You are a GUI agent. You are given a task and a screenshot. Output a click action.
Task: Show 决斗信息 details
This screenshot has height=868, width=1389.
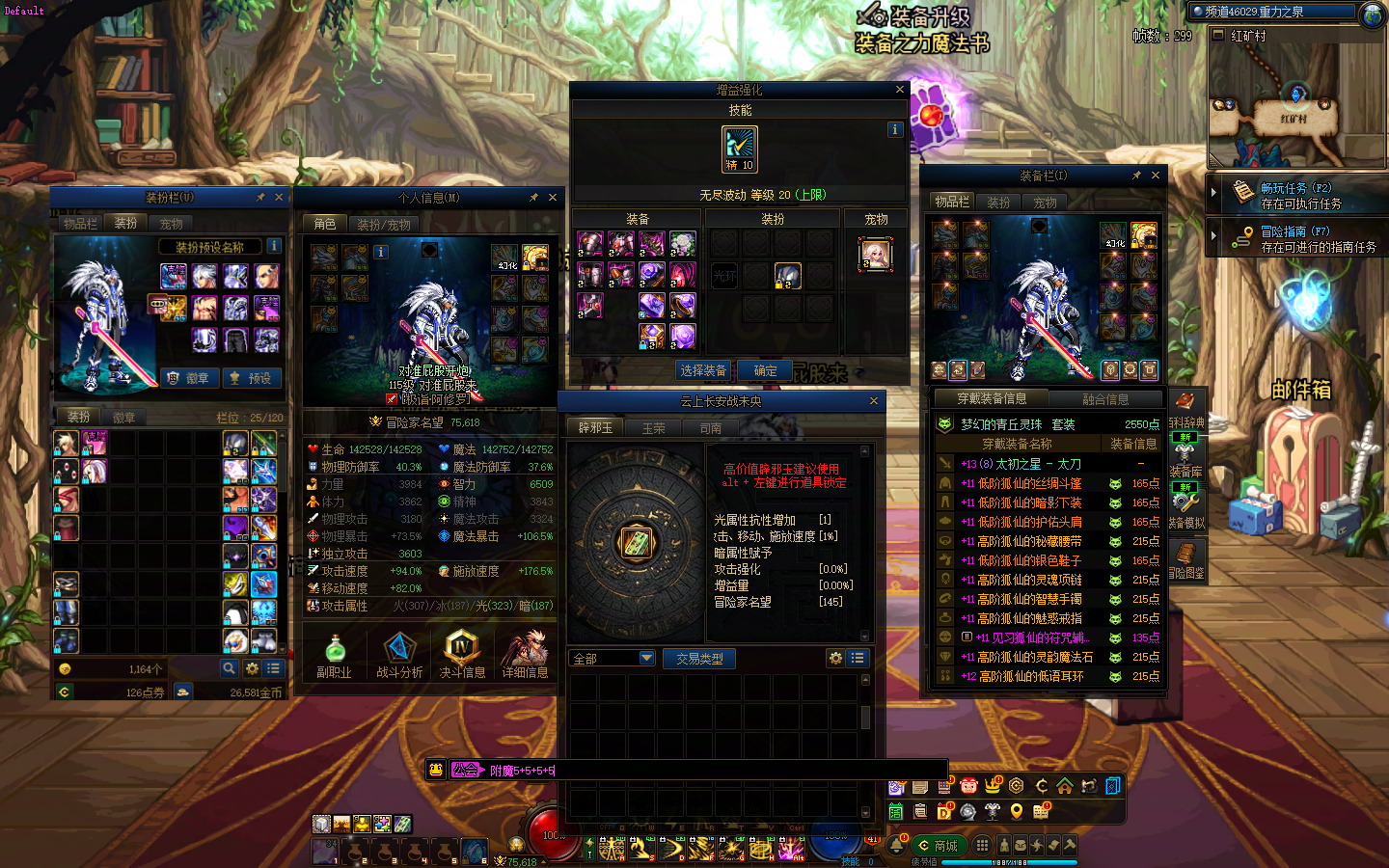click(462, 656)
